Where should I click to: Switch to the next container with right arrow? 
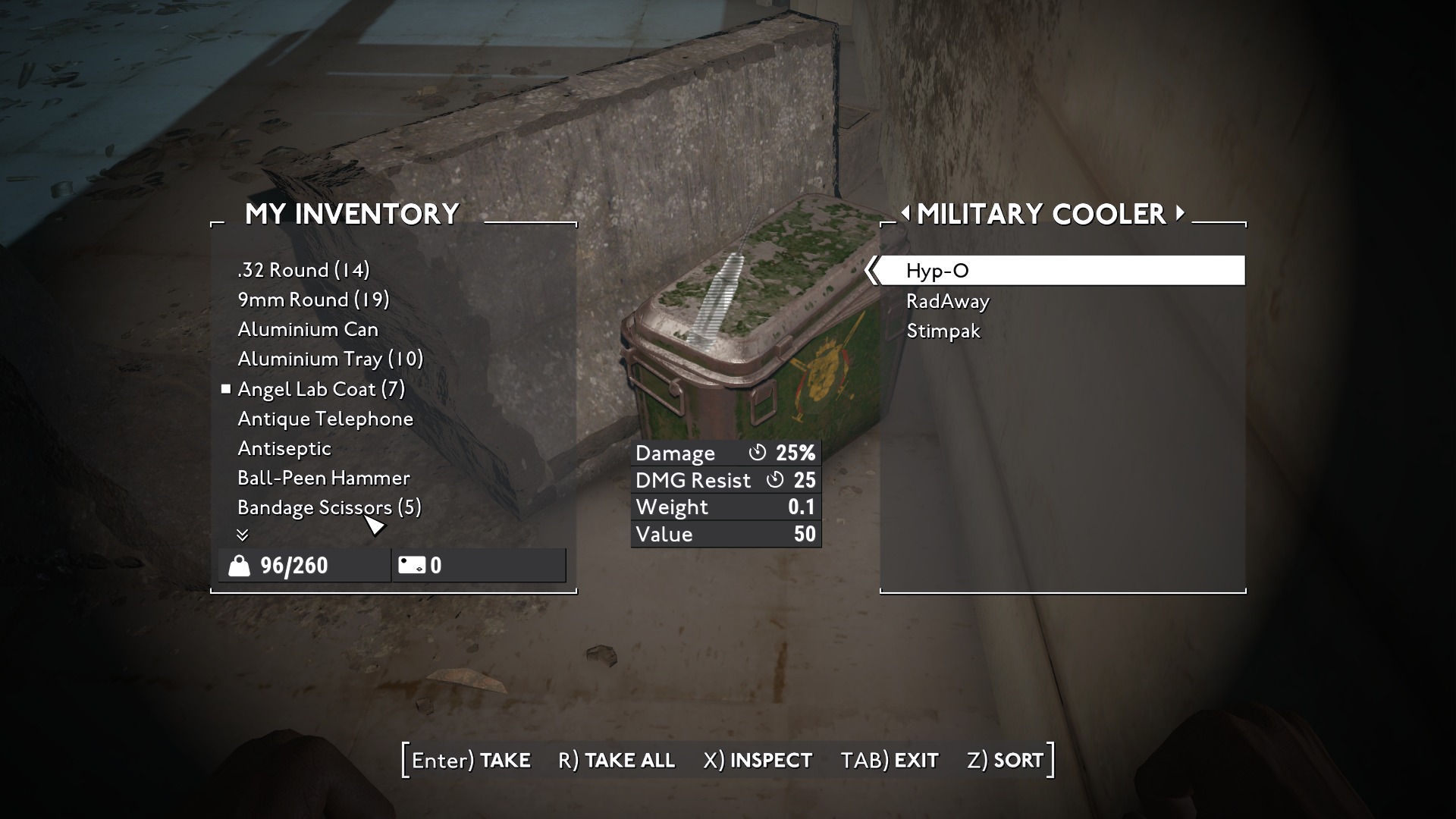coord(1180,214)
